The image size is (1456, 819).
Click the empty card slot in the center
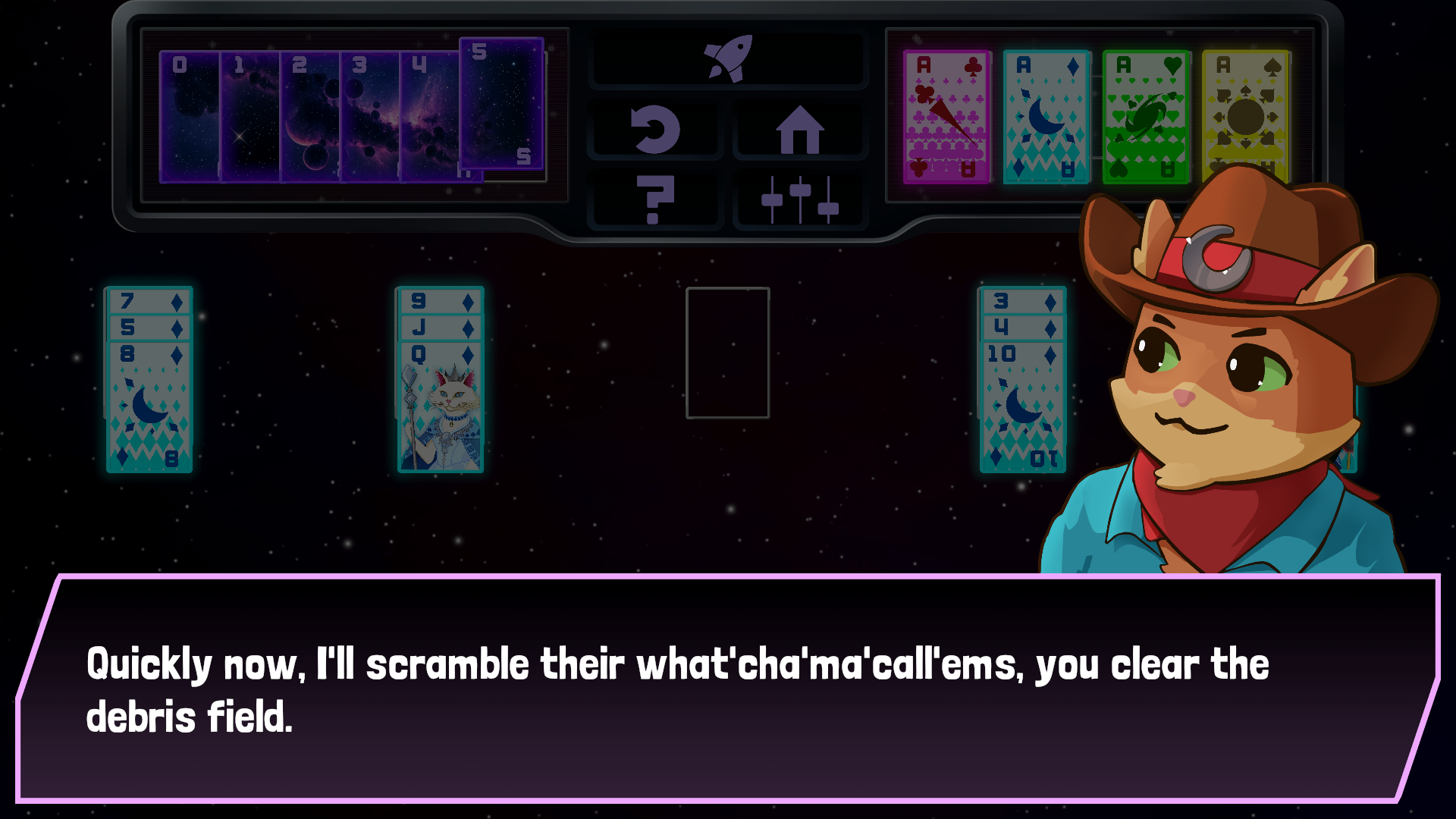(x=729, y=353)
